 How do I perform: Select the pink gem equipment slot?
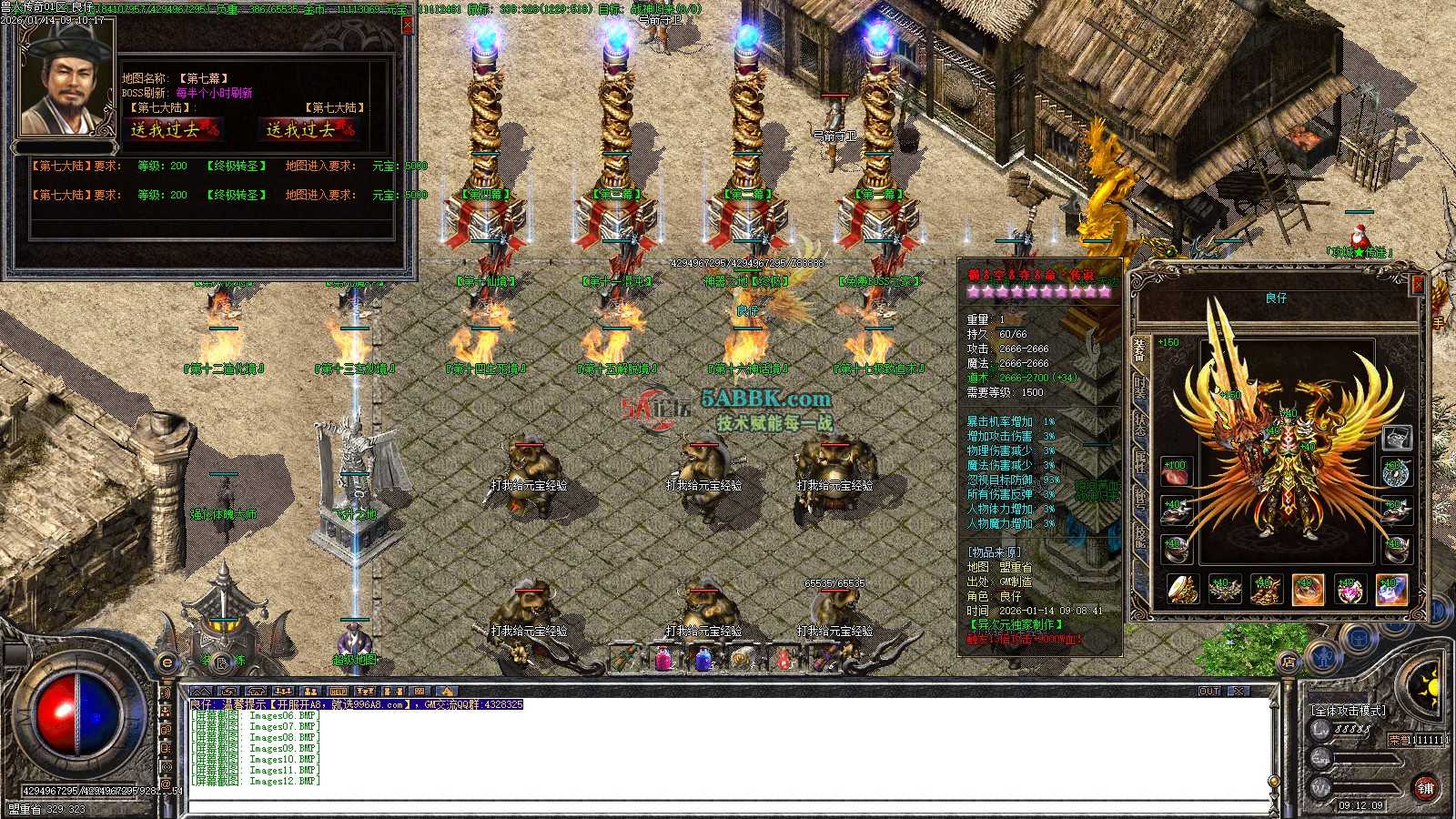click(x=1350, y=591)
